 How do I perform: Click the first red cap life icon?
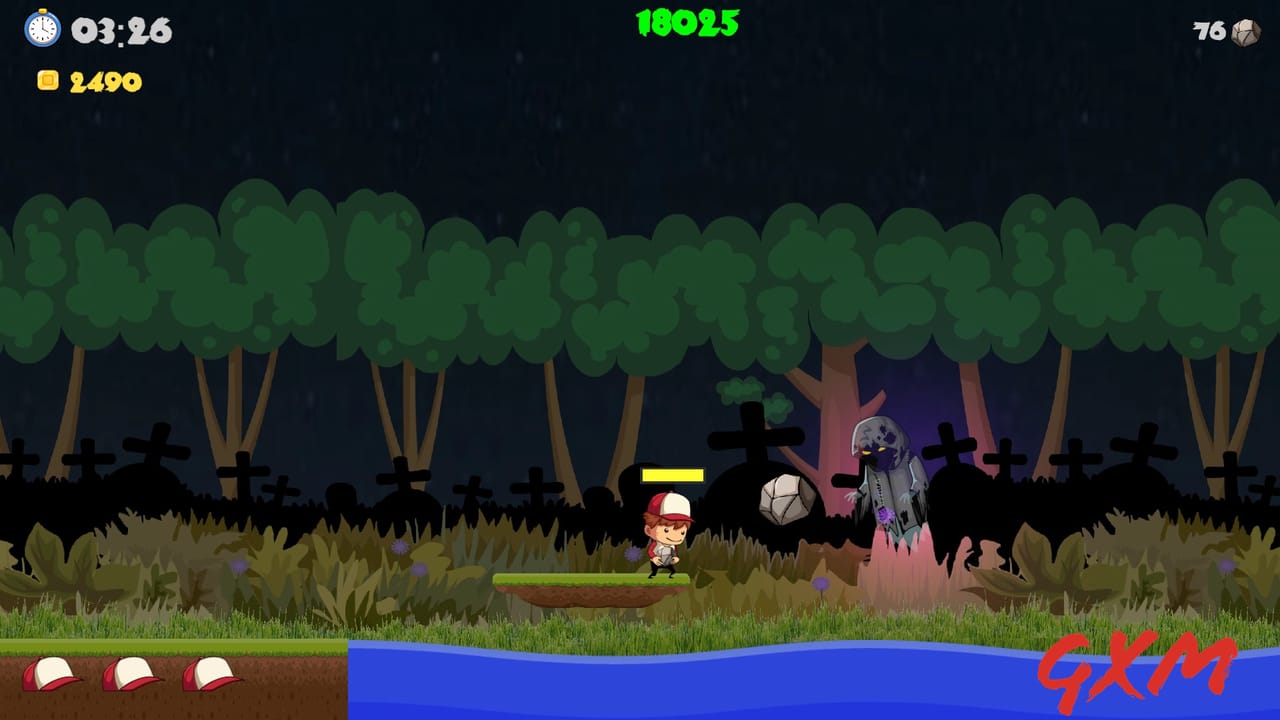tap(50, 673)
